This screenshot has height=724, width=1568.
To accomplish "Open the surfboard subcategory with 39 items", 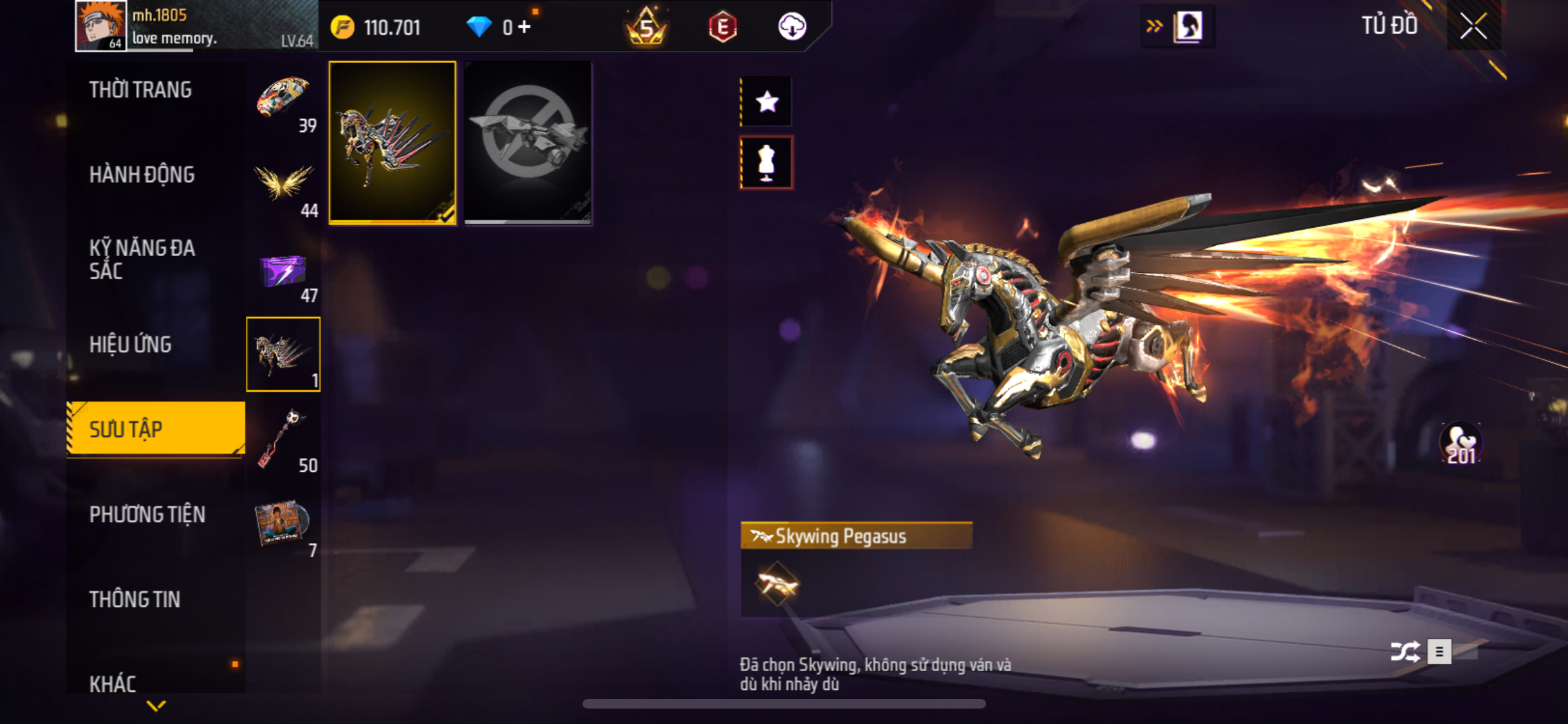I will click(x=283, y=100).
